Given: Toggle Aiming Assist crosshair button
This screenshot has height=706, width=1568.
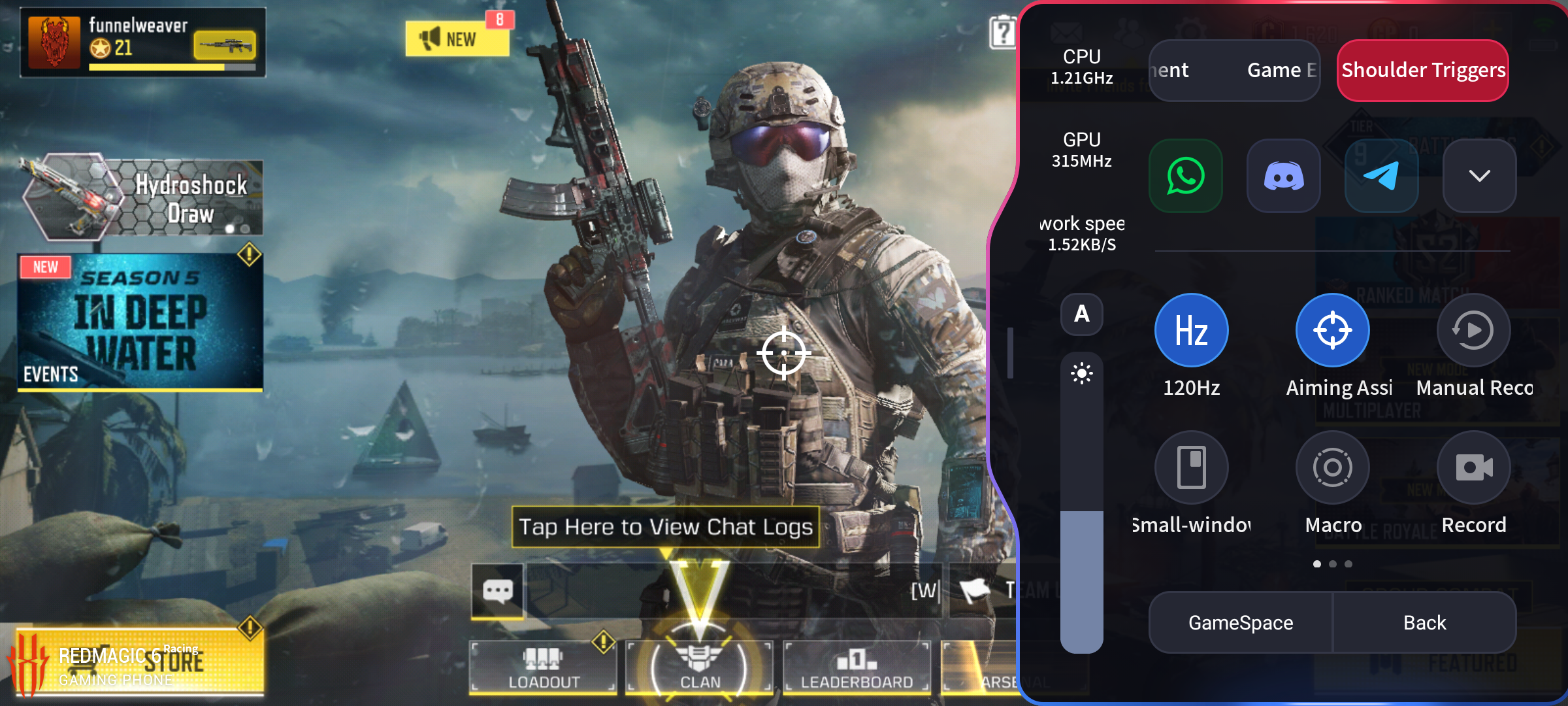Looking at the screenshot, I should 1333,331.
